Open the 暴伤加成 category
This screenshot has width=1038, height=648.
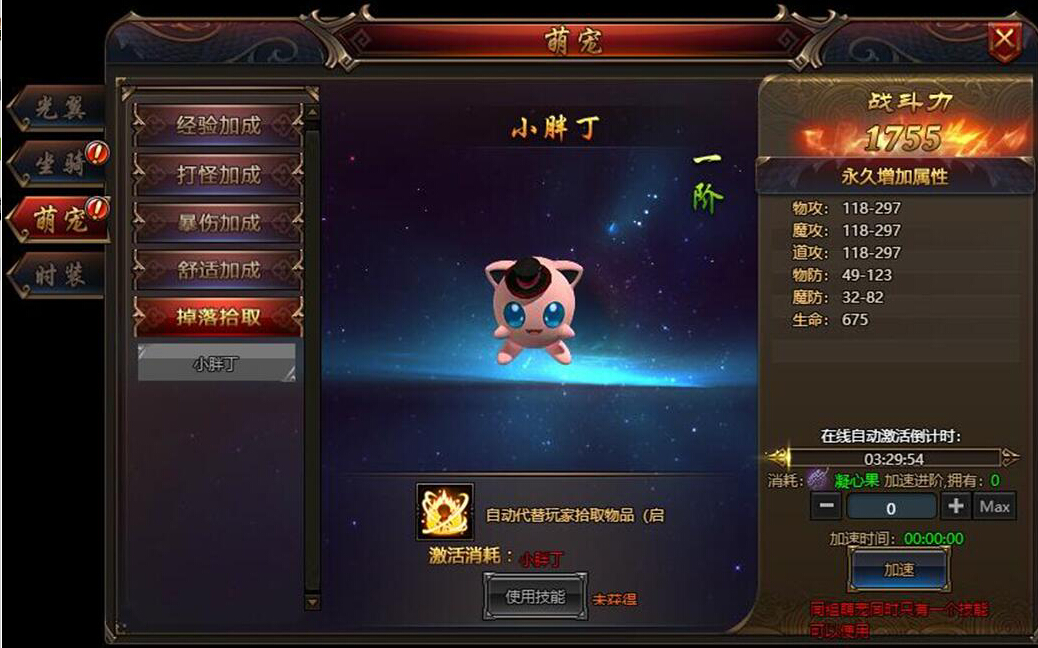click(x=218, y=222)
